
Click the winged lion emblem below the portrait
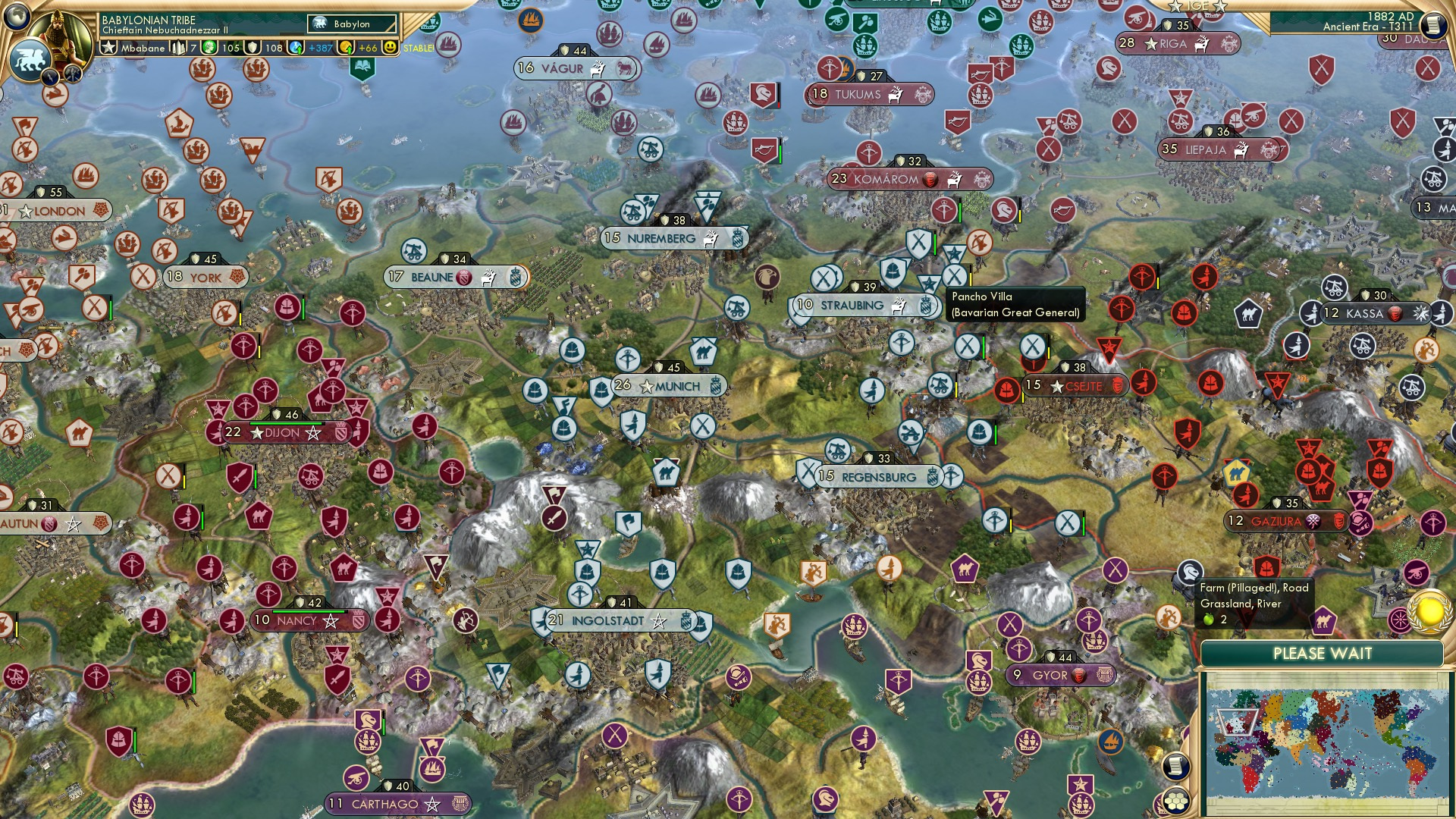pyautogui.click(x=30, y=59)
